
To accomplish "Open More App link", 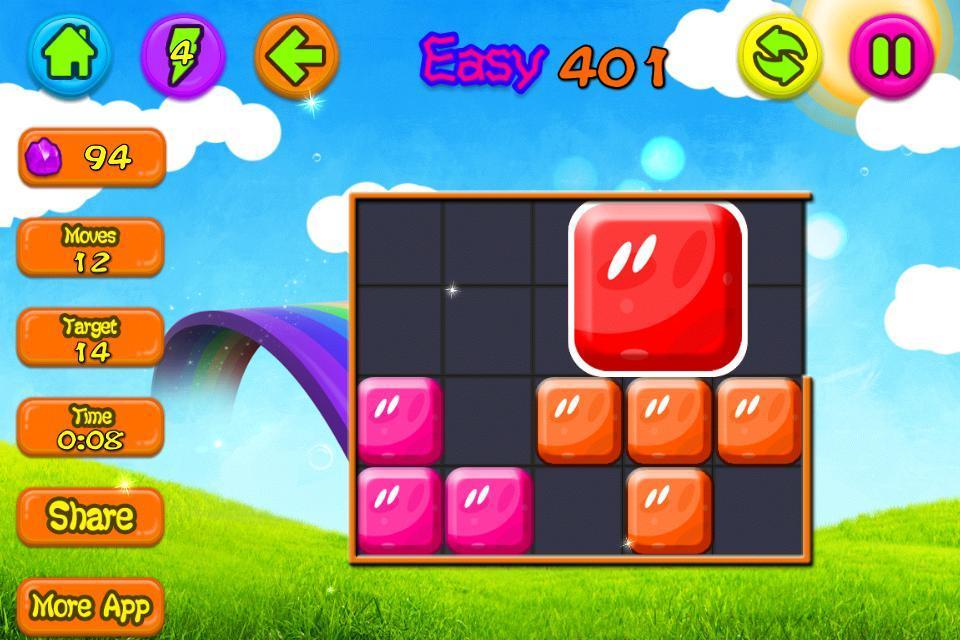I will pyautogui.click(x=91, y=605).
